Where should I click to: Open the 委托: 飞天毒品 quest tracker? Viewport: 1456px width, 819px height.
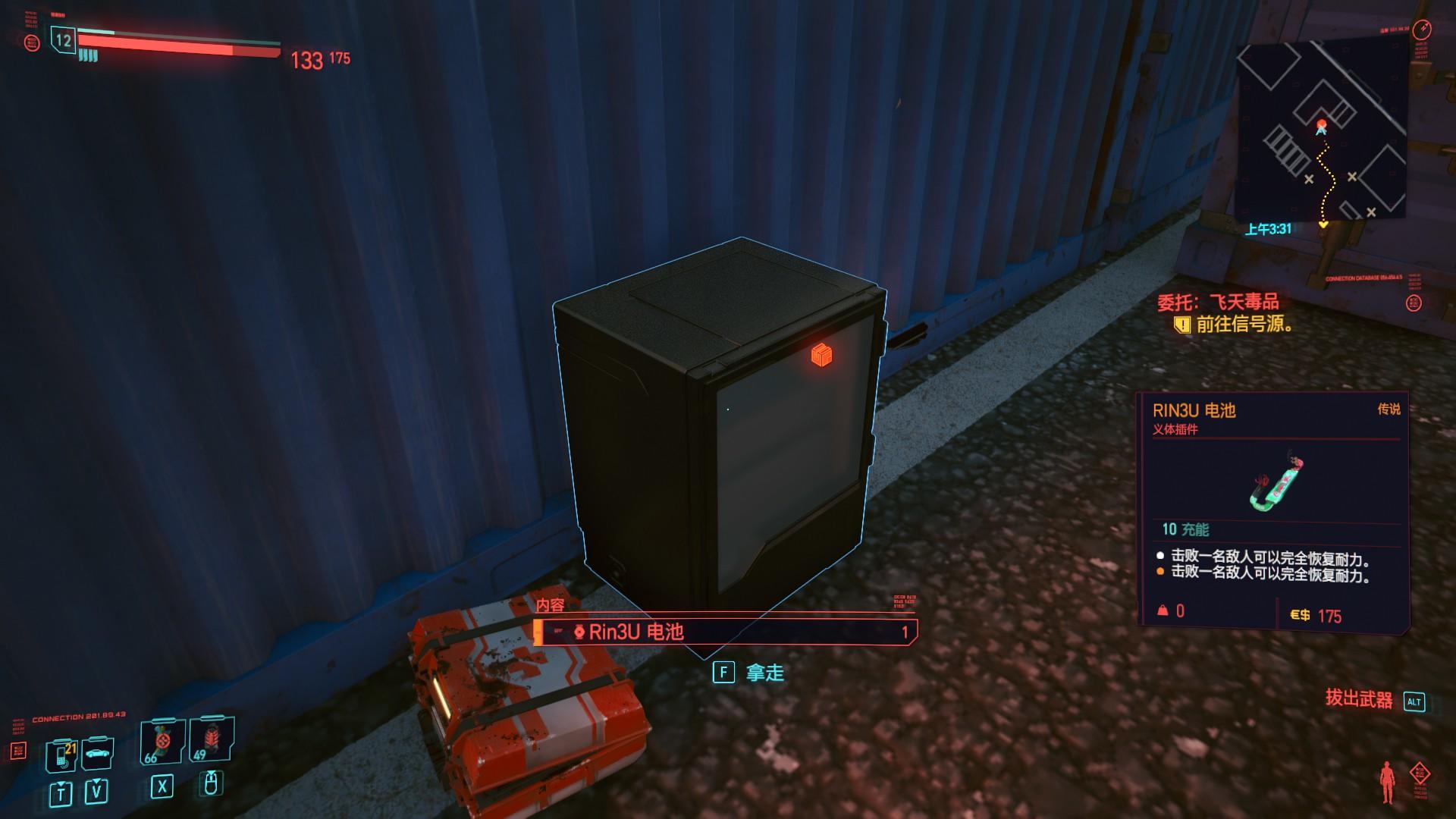click(1217, 303)
